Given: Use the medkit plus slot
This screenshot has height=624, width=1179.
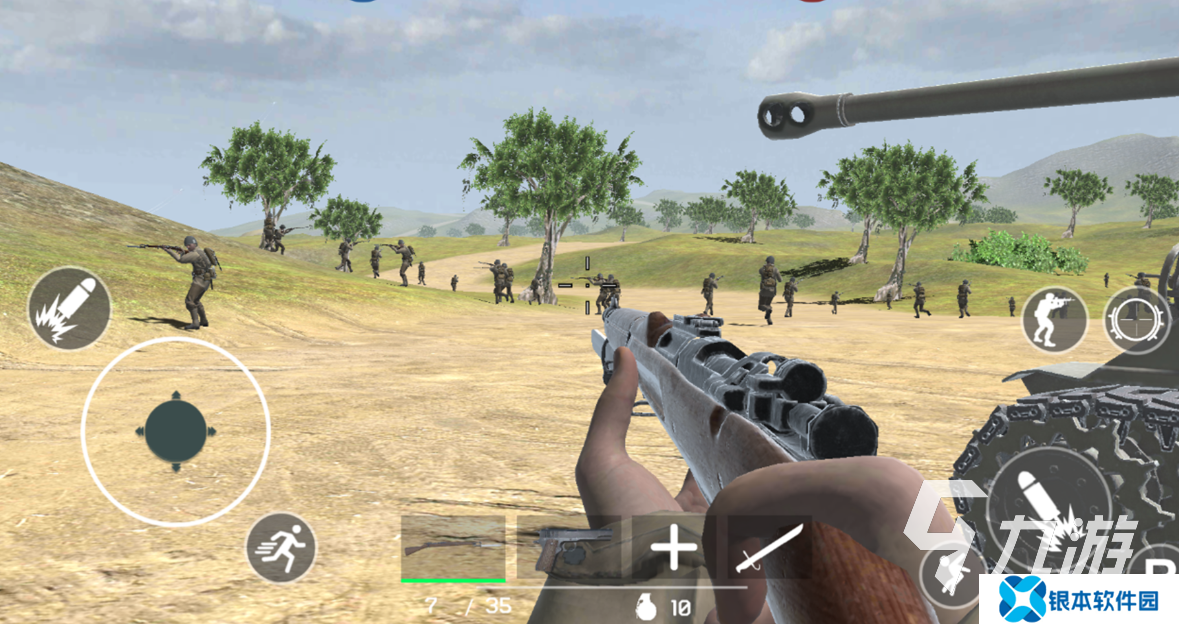Looking at the screenshot, I should (674, 547).
